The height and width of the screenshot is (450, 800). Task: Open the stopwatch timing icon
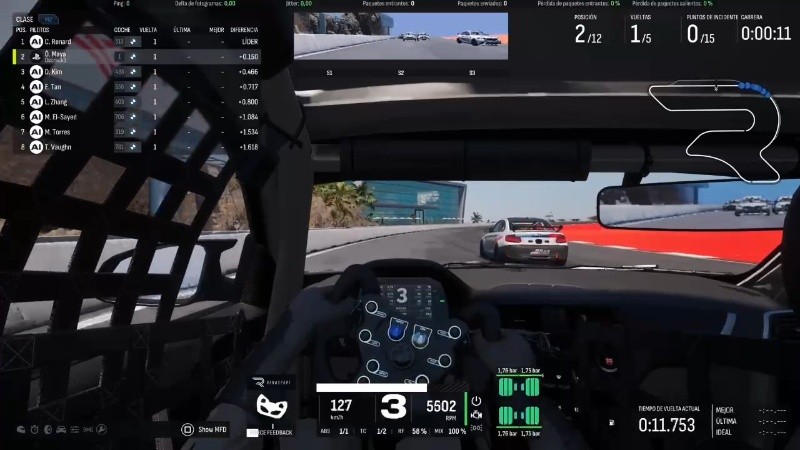[34, 429]
